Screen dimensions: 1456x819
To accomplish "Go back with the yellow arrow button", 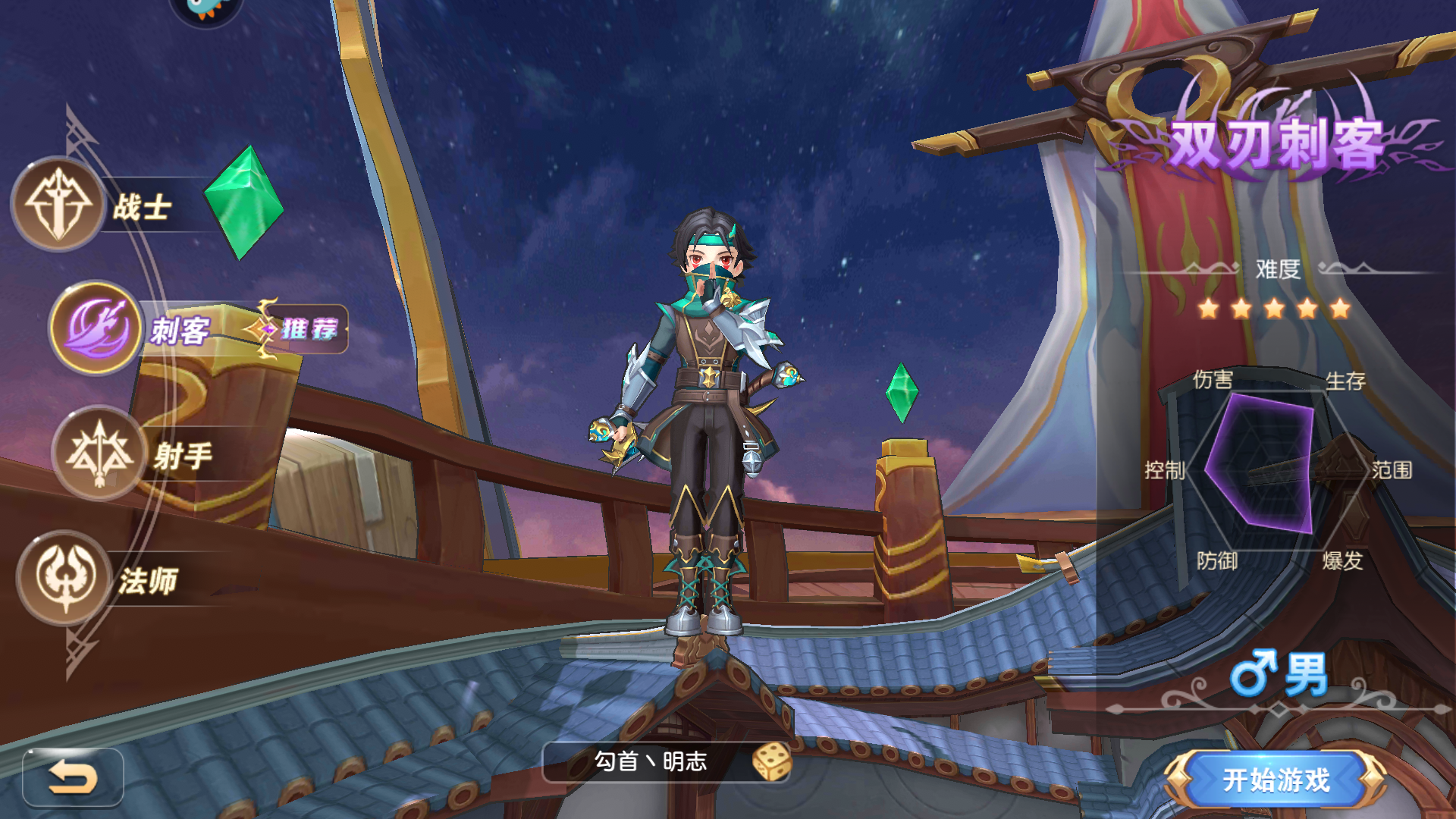I will click(x=73, y=777).
